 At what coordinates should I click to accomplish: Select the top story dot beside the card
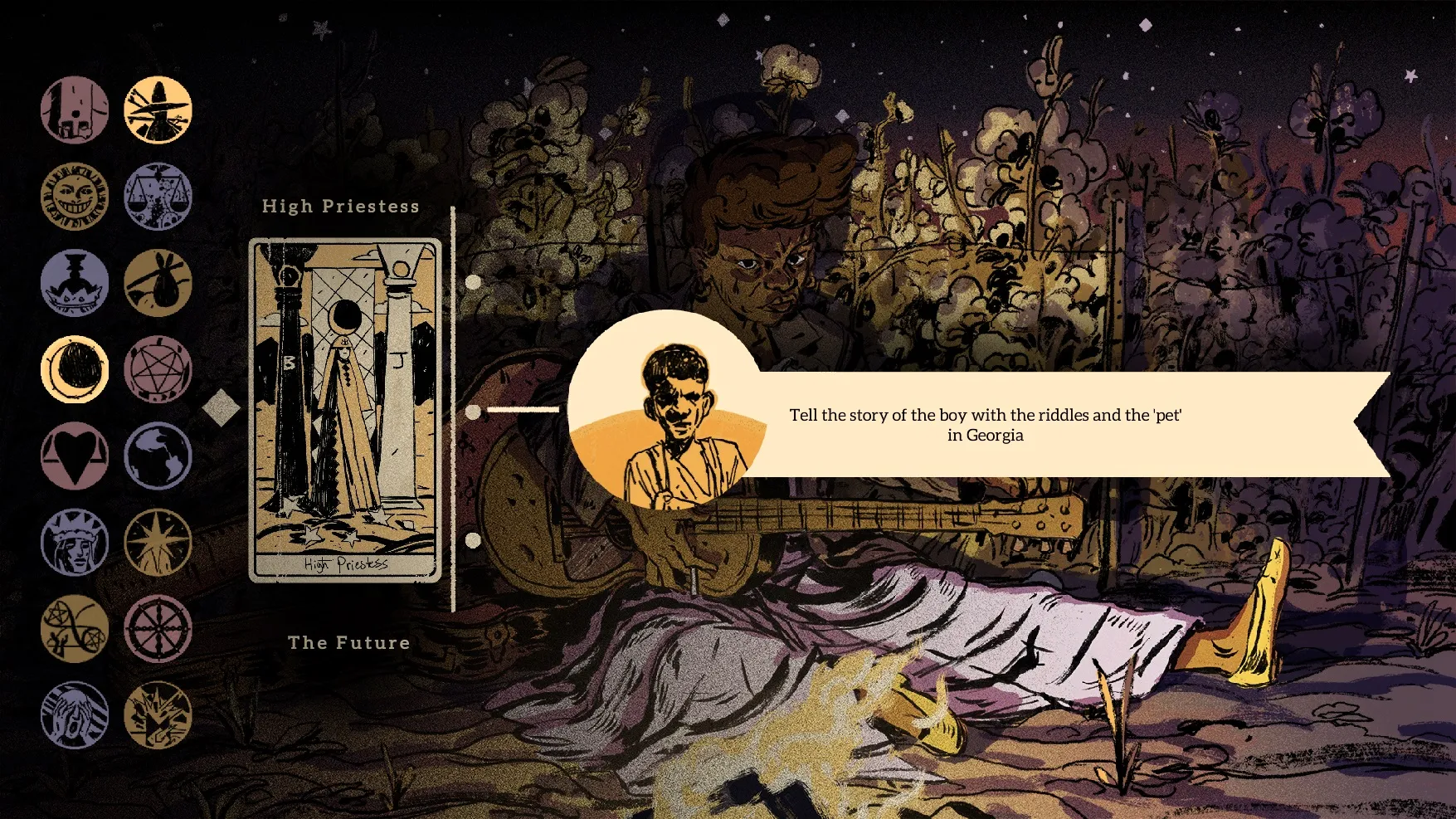(x=474, y=282)
